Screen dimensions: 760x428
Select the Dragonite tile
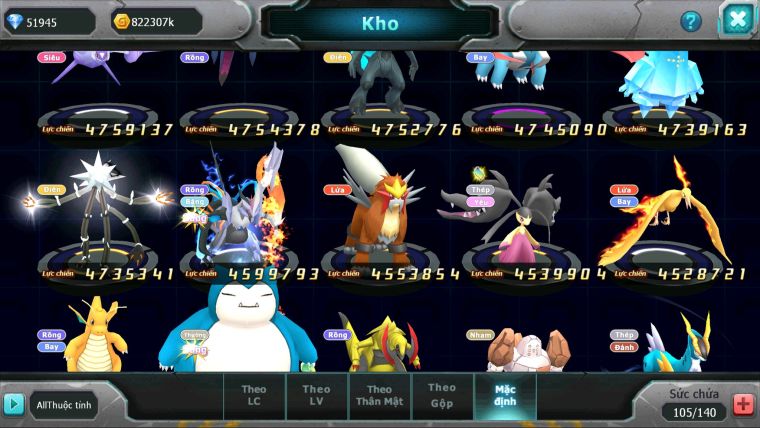(98, 340)
